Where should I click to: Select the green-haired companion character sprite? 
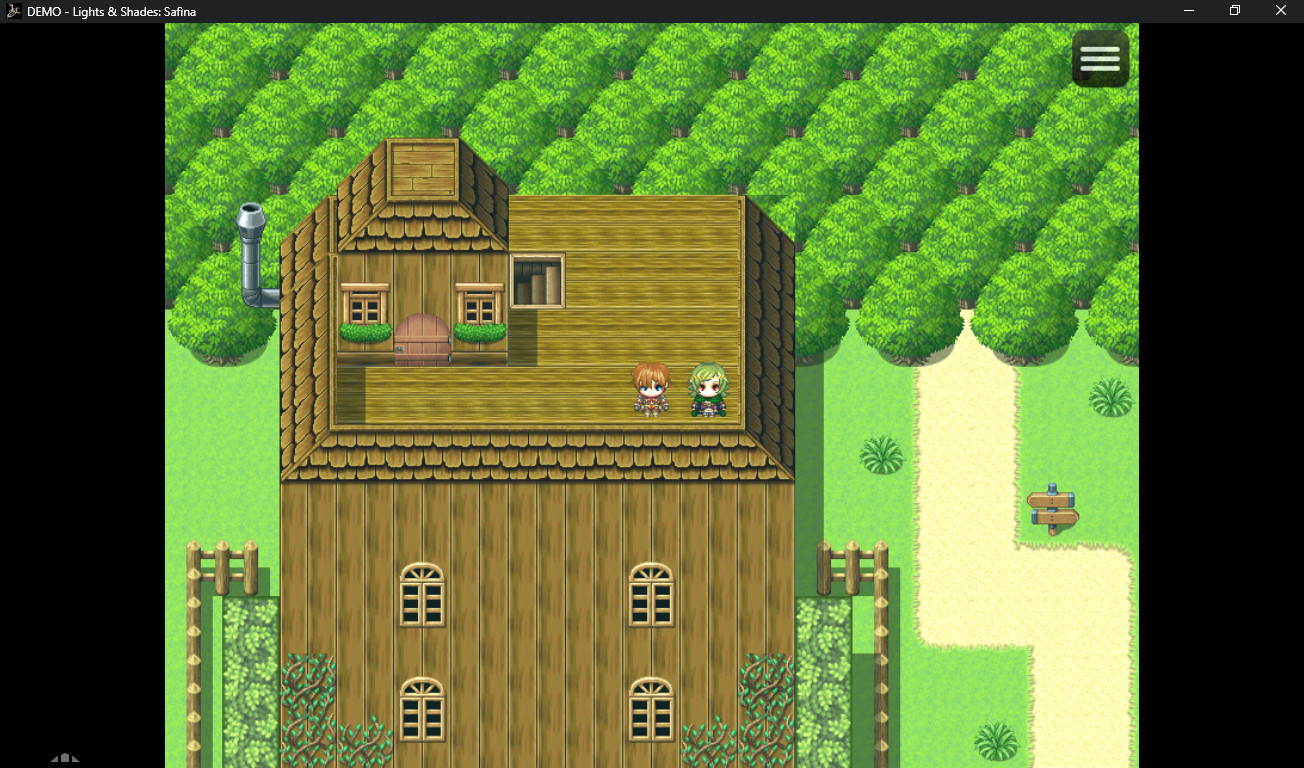706,390
